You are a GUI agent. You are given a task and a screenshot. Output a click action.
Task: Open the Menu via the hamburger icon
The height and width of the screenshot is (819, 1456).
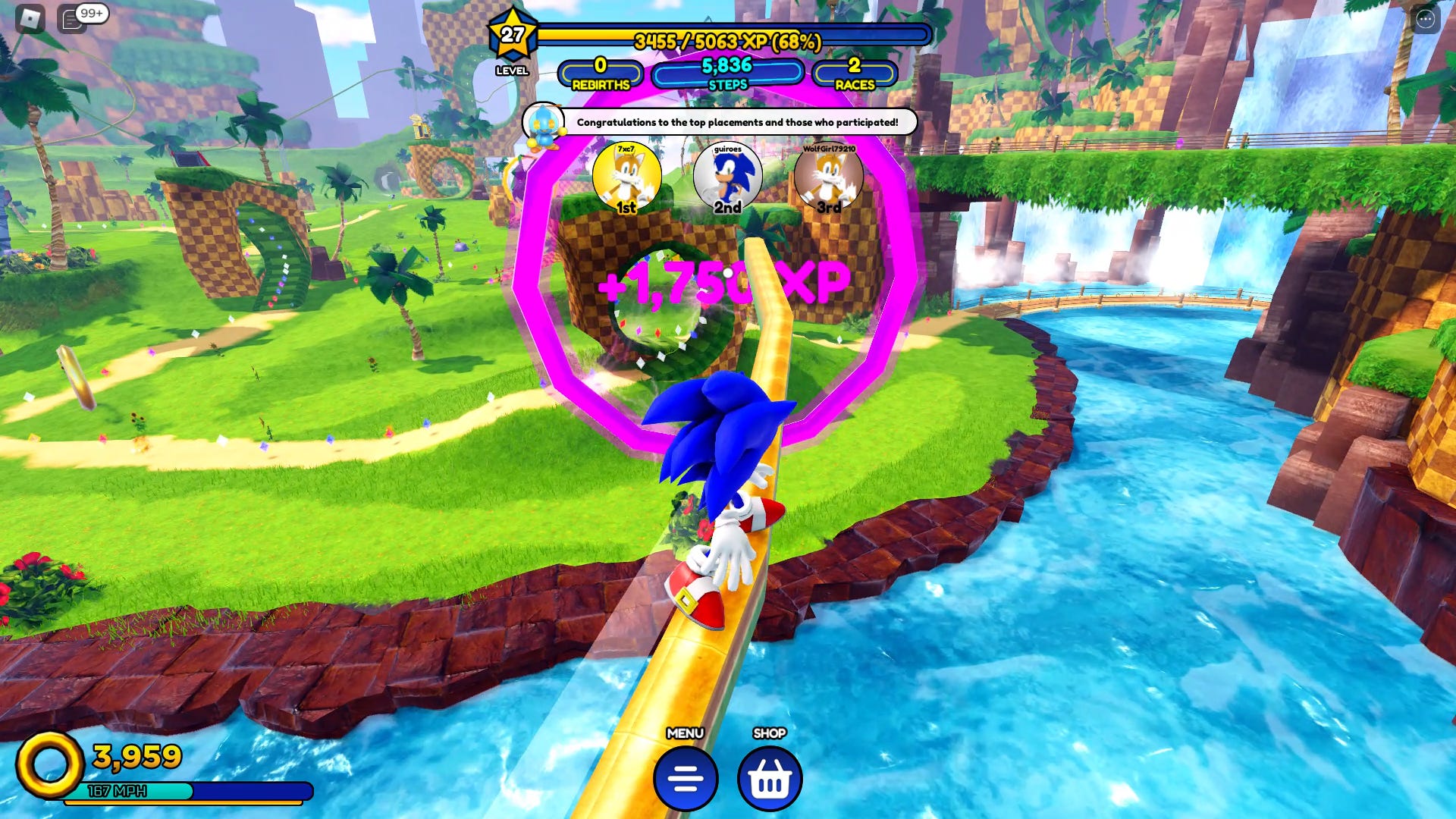[x=683, y=777]
